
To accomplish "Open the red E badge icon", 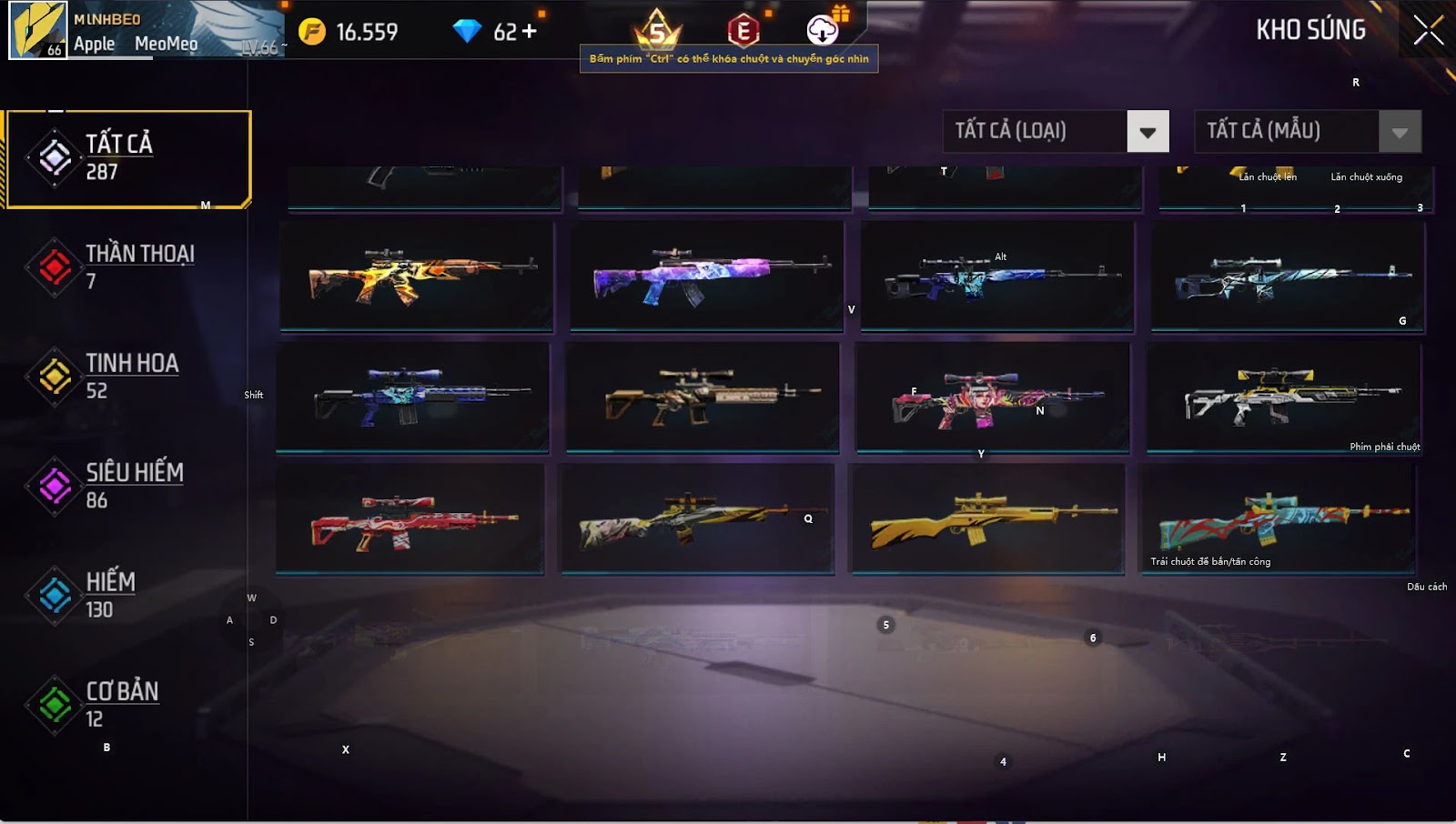I will coord(743,31).
